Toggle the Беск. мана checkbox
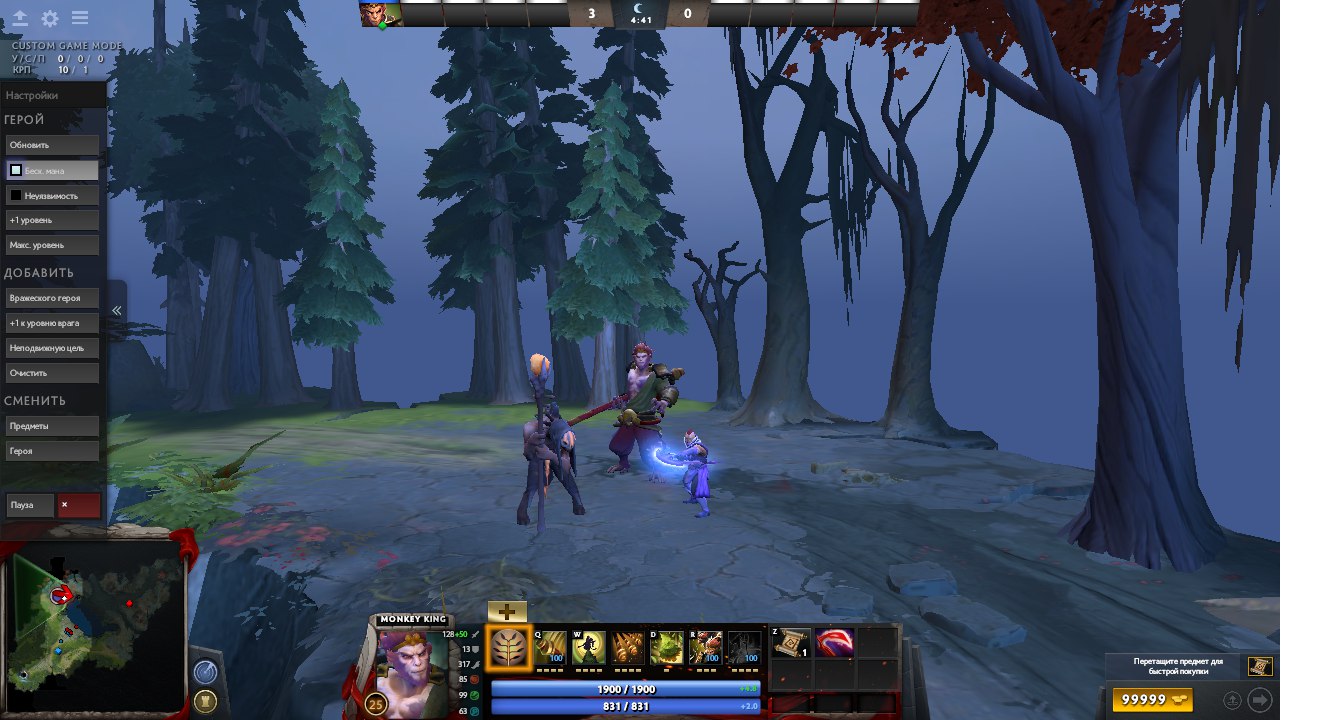Screen dimensions: 1333x720 point(16,171)
